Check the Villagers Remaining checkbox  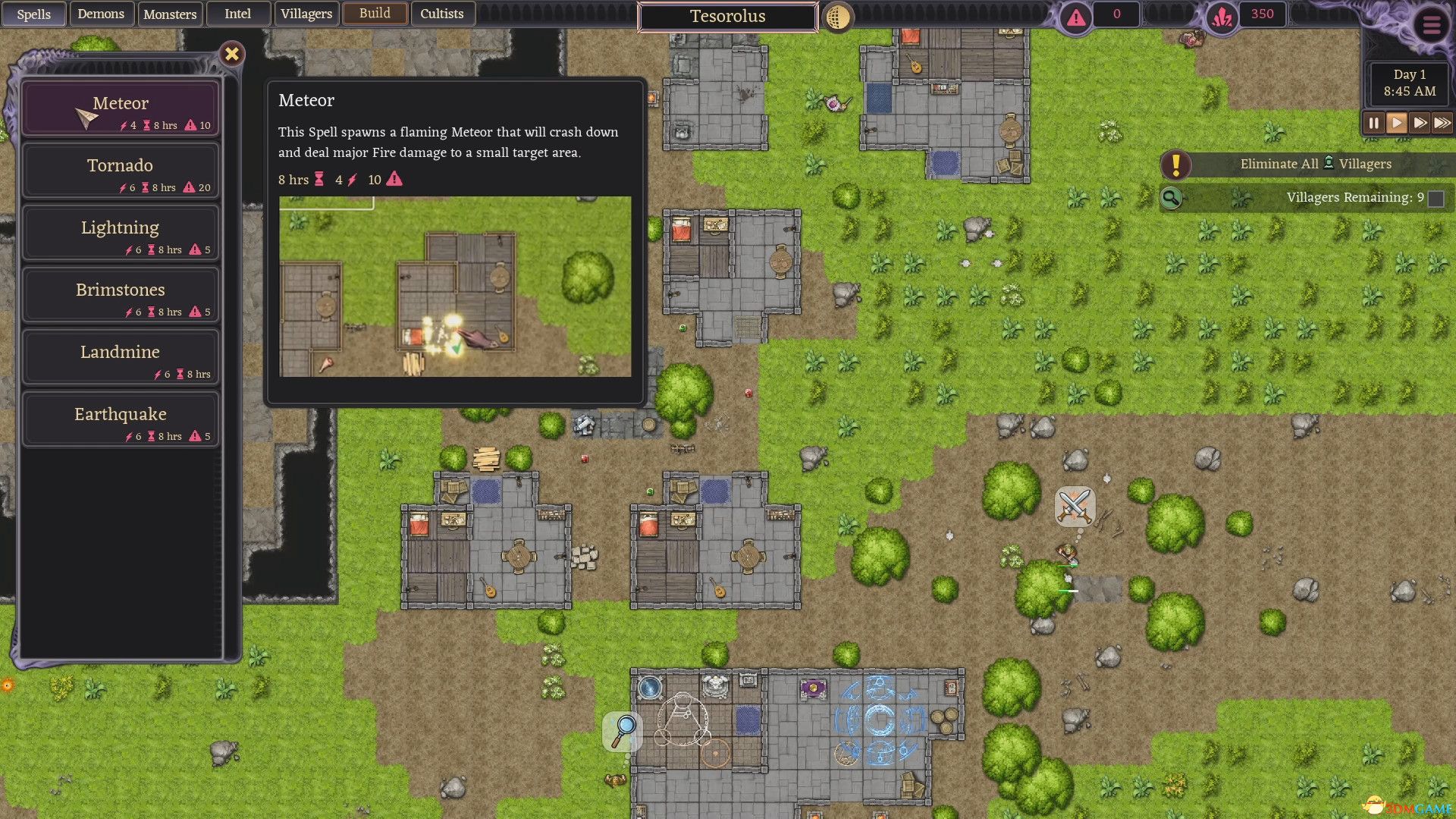pyautogui.click(x=1436, y=198)
